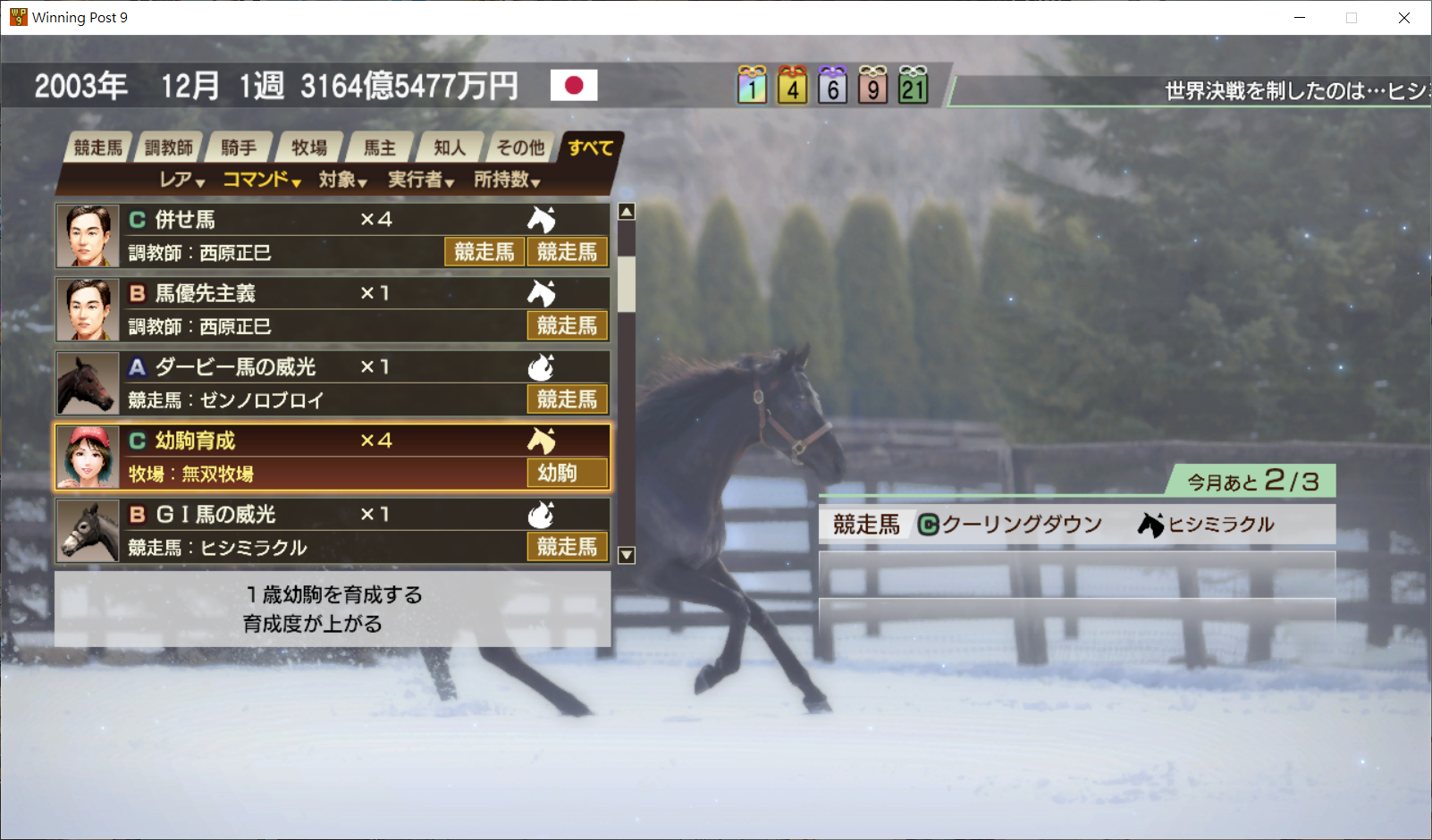The height and width of the screenshot is (840, 1432).
Task: Switch to the 調教師 tab
Action: point(169,147)
